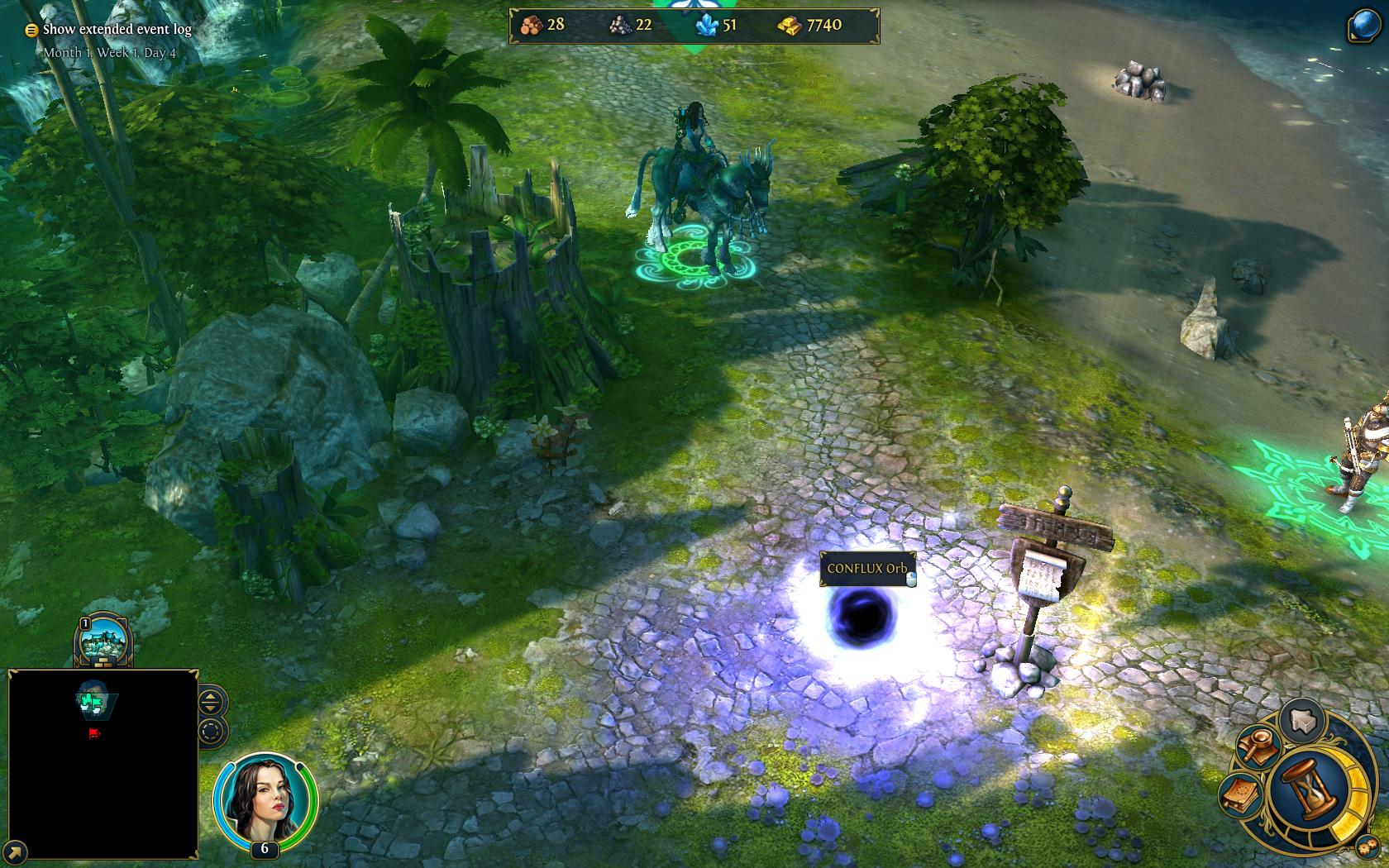Click the gold resource counter
1389x868 pixels.
[811, 26]
